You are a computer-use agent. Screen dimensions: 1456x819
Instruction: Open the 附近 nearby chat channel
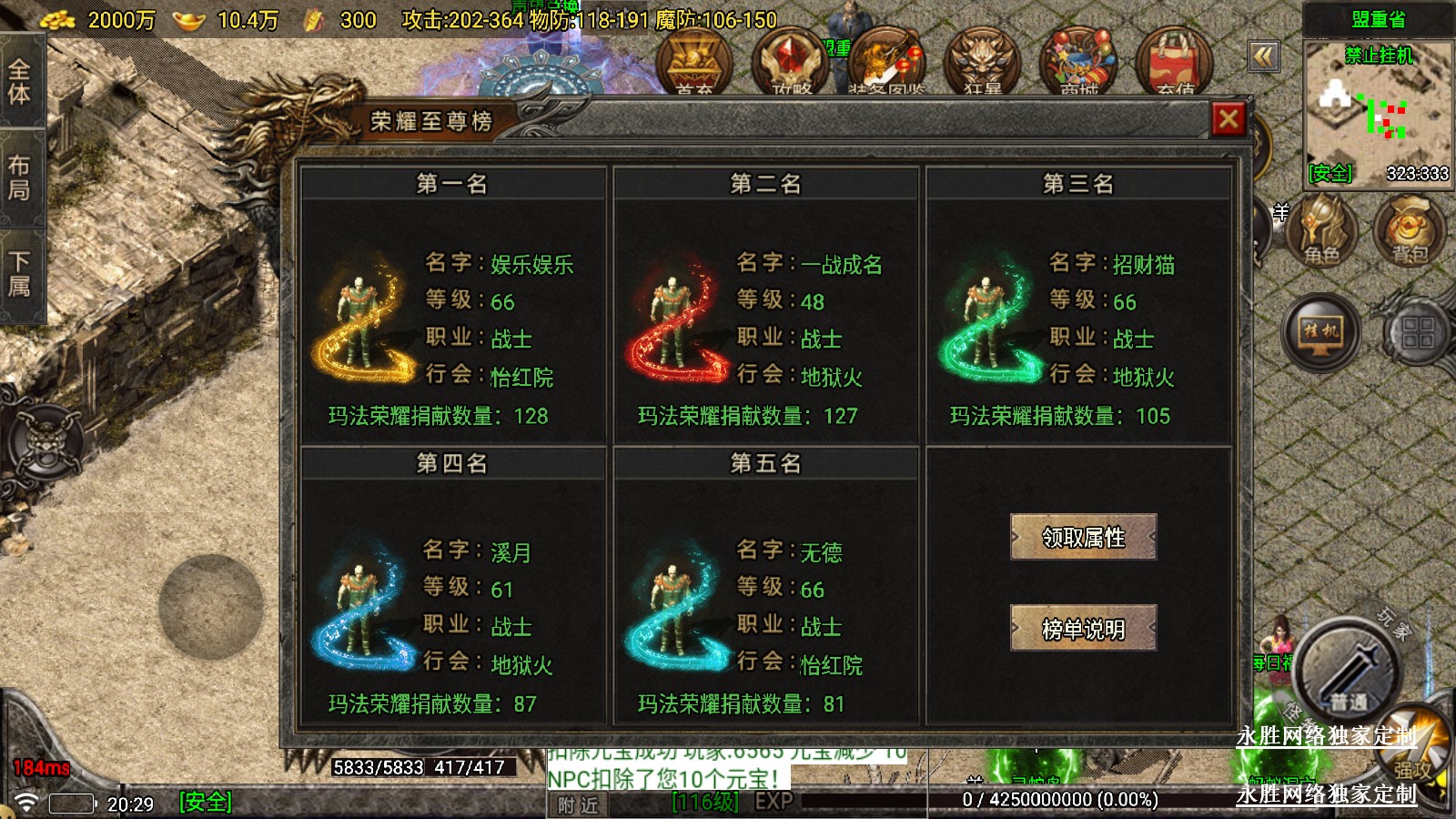579,804
